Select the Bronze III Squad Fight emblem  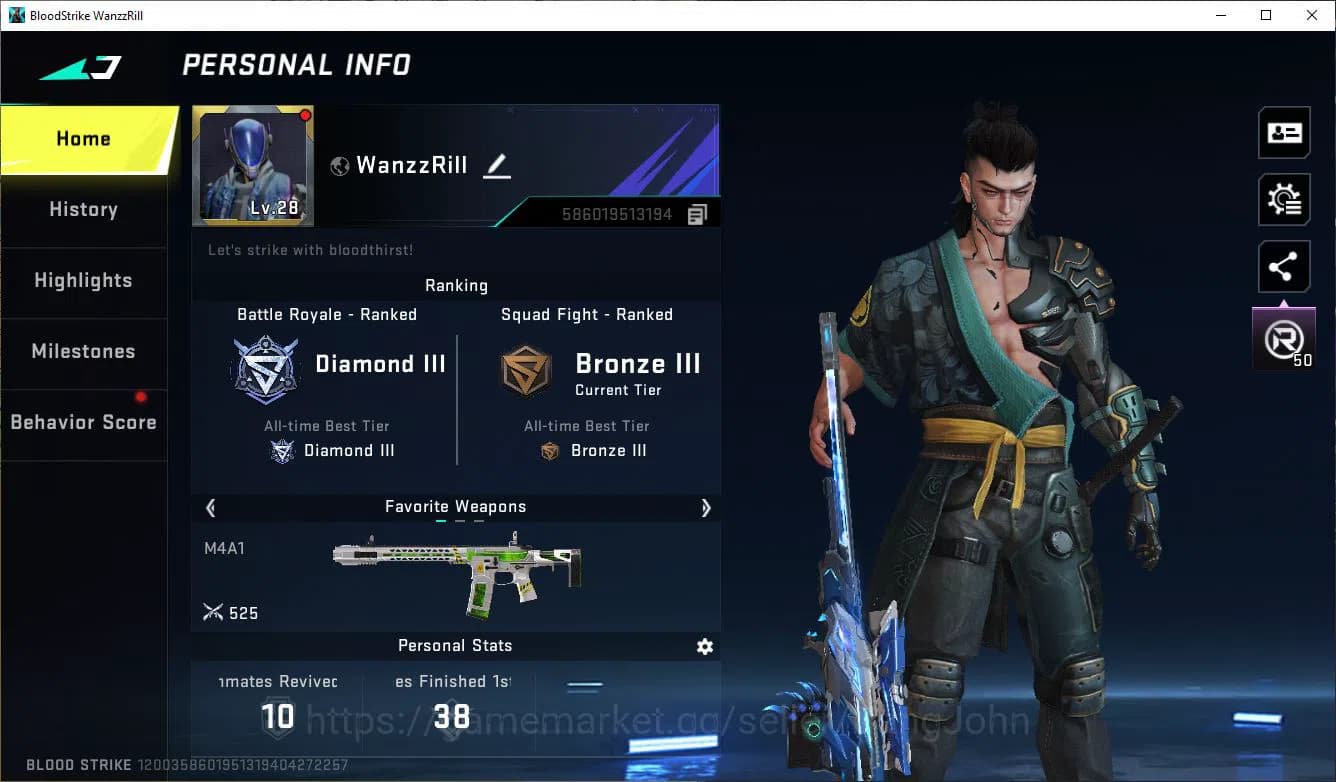(x=526, y=370)
